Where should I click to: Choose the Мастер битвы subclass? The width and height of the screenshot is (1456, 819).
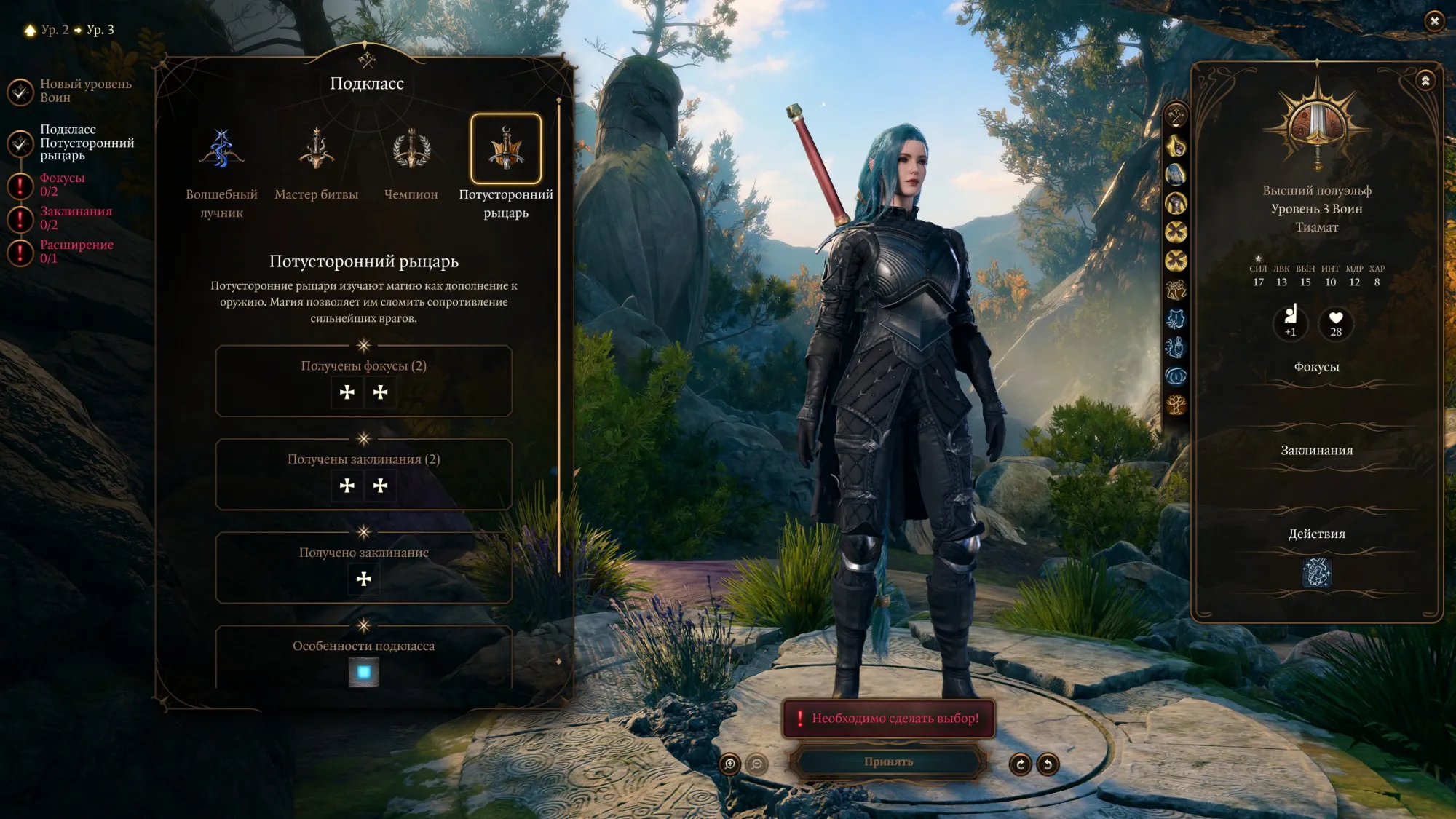[x=316, y=150]
